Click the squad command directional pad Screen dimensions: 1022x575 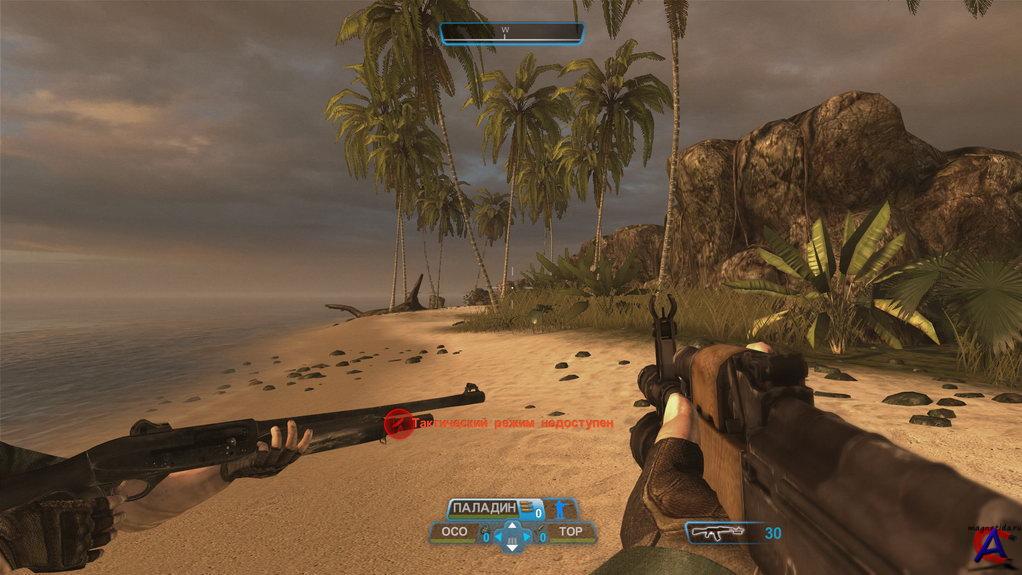click(x=512, y=536)
